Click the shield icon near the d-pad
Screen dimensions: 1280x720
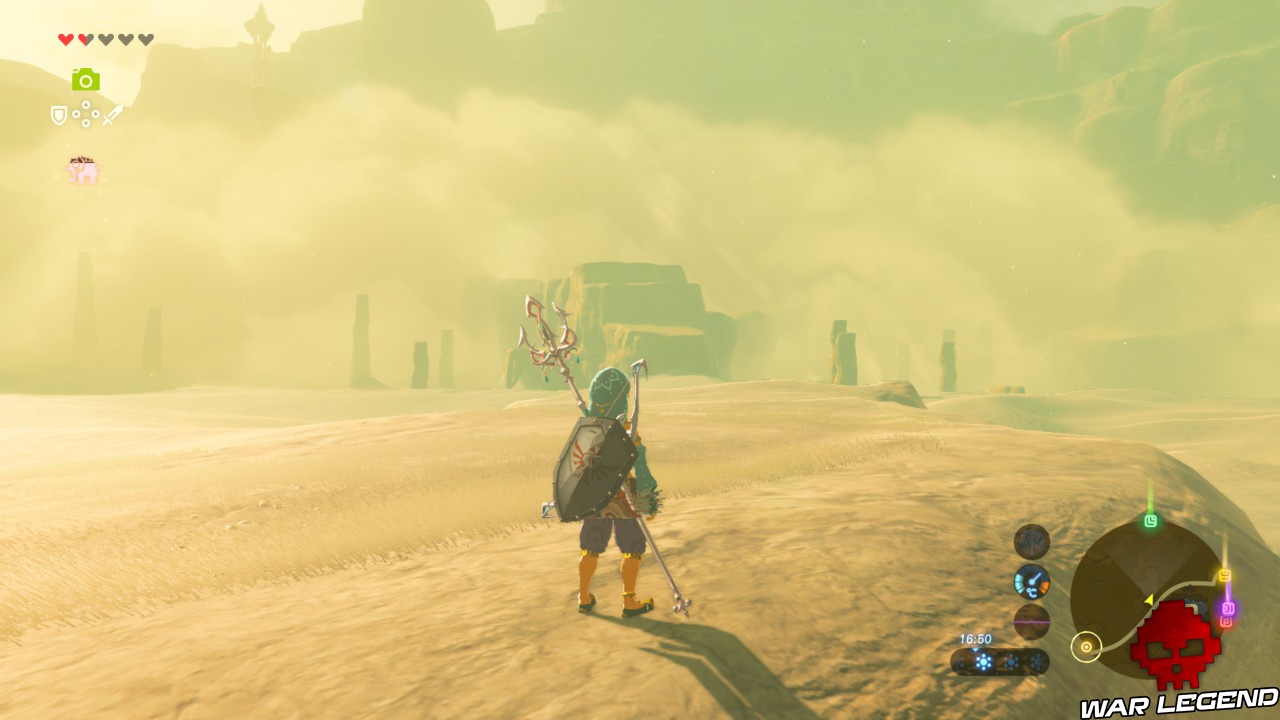(x=59, y=116)
